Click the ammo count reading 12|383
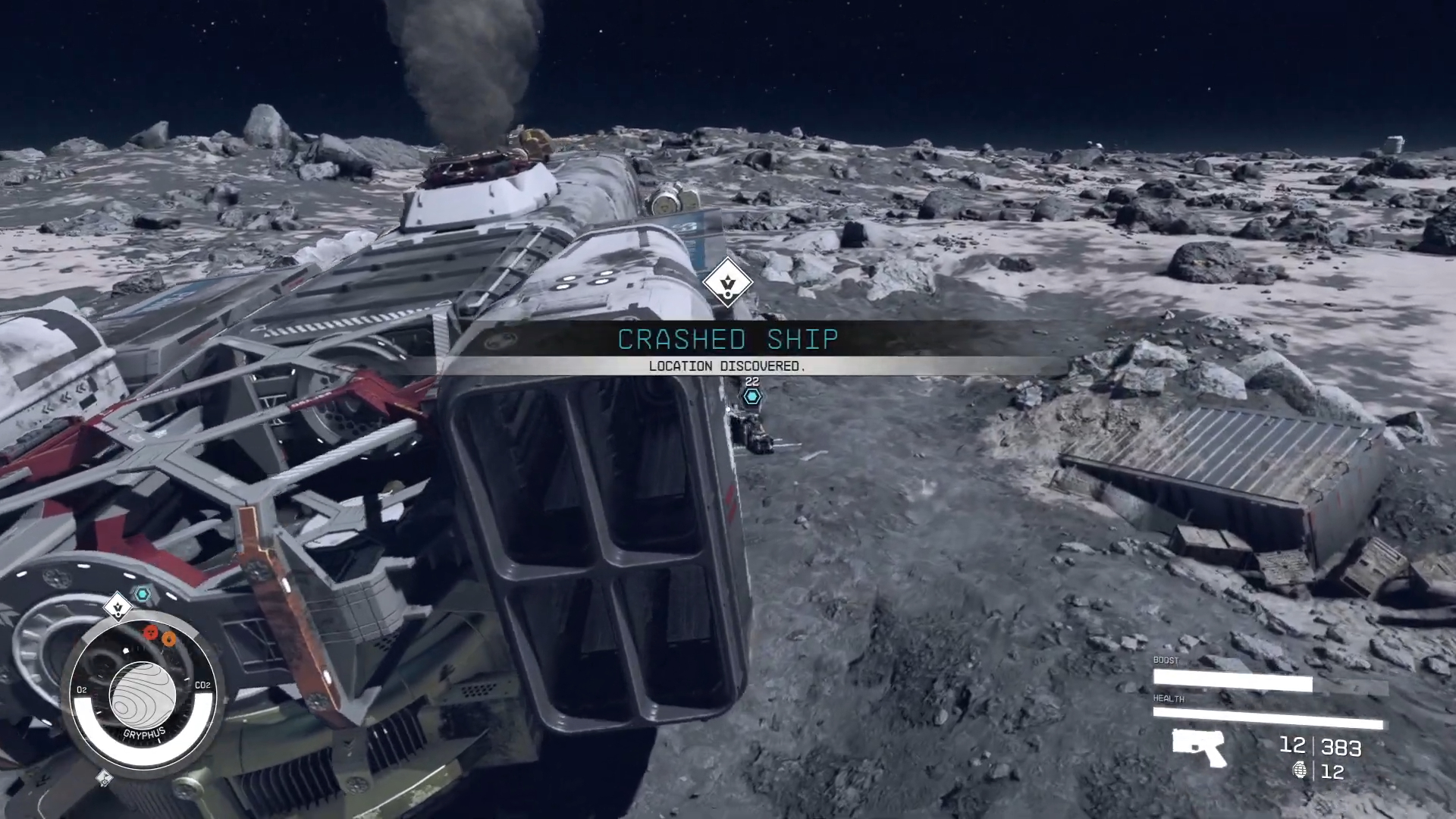 1320,747
